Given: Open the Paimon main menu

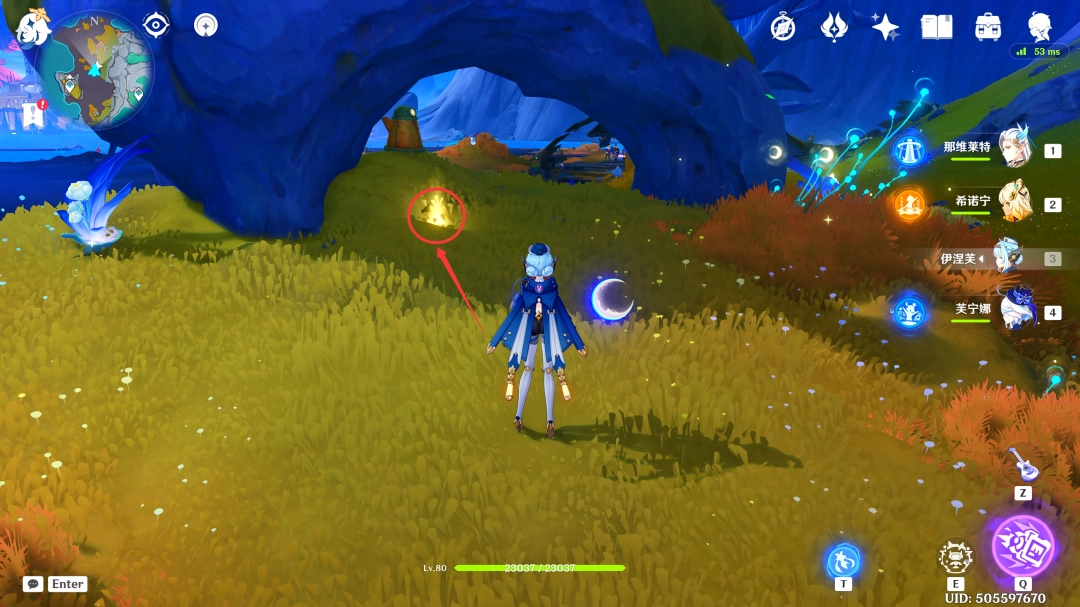Looking at the screenshot, I should (x=33, y=28).
